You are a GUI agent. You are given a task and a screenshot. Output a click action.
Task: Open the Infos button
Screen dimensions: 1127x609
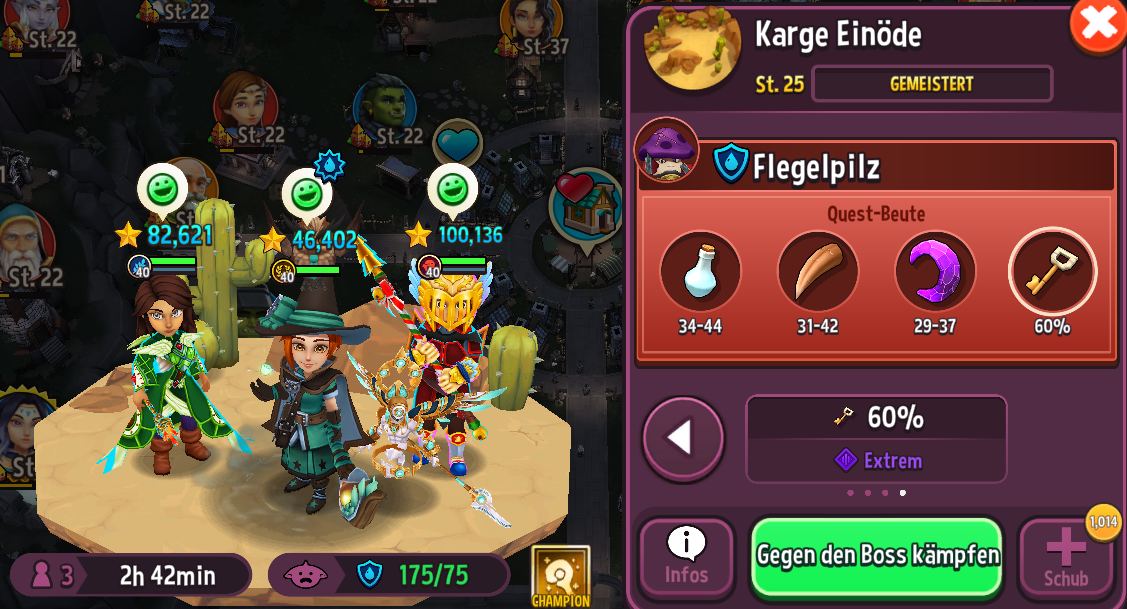[x=686, y=557]
